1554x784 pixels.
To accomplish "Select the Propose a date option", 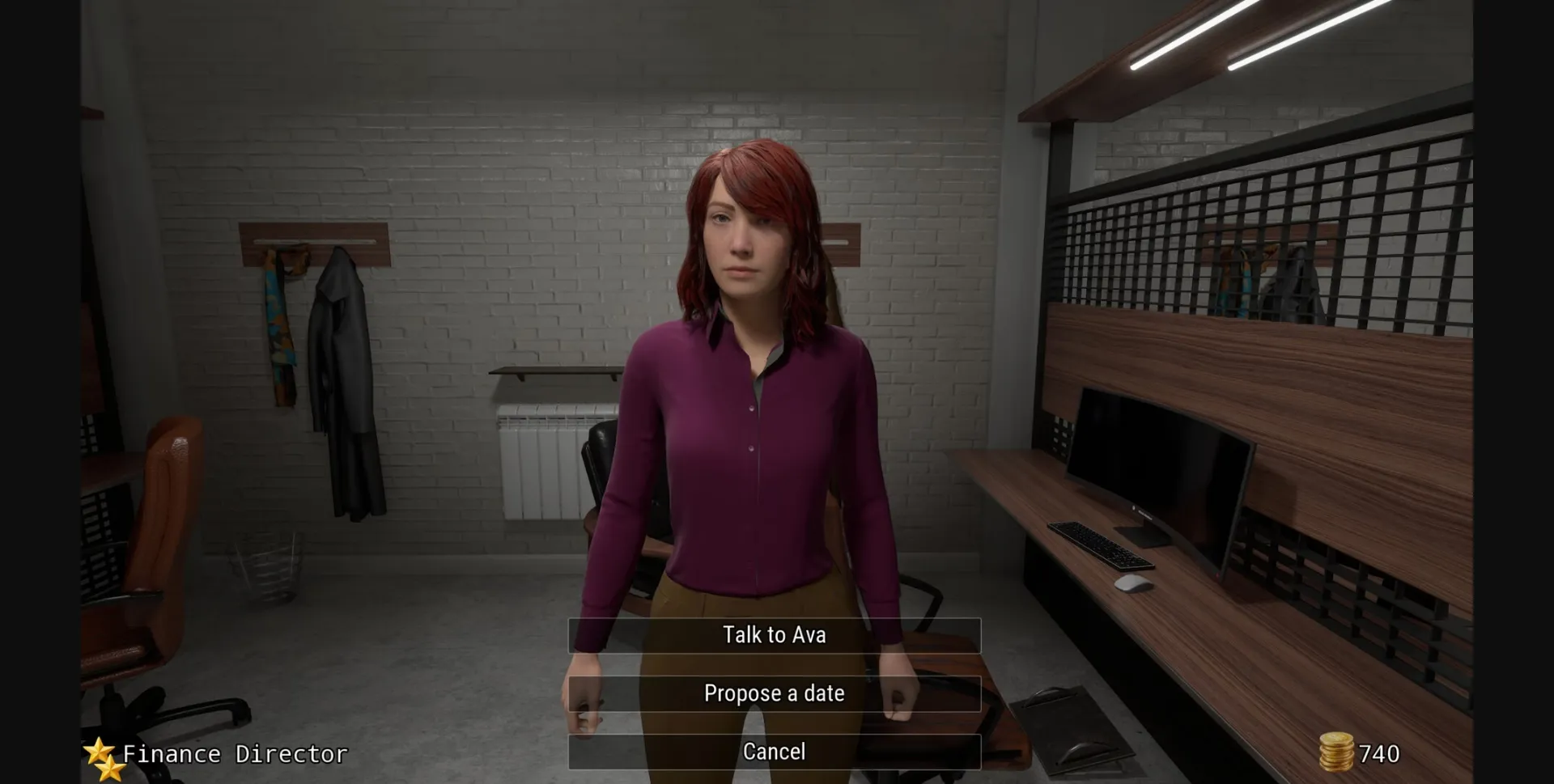I will pos(775,693).
